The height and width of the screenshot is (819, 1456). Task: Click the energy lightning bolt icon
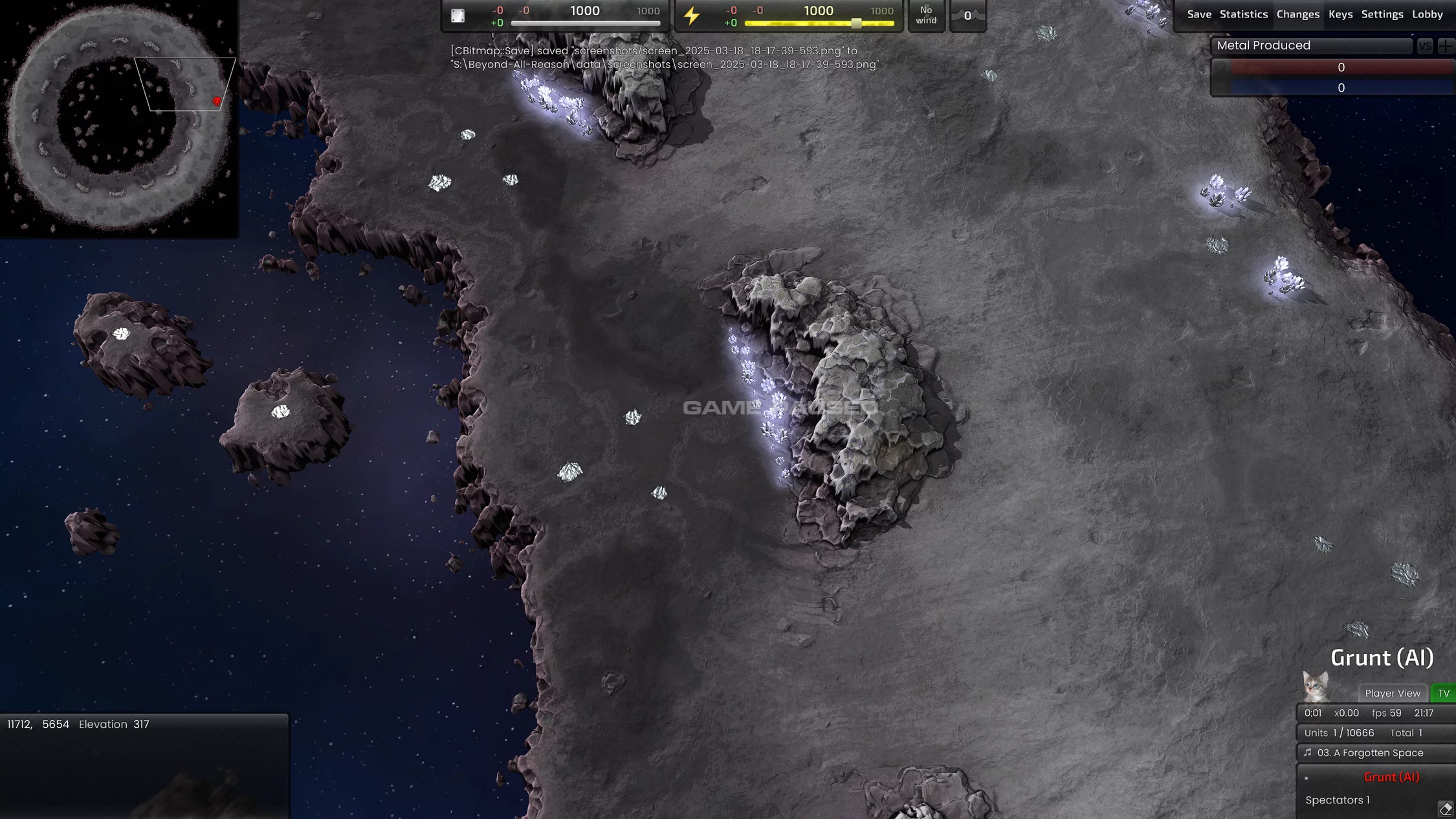692,16
